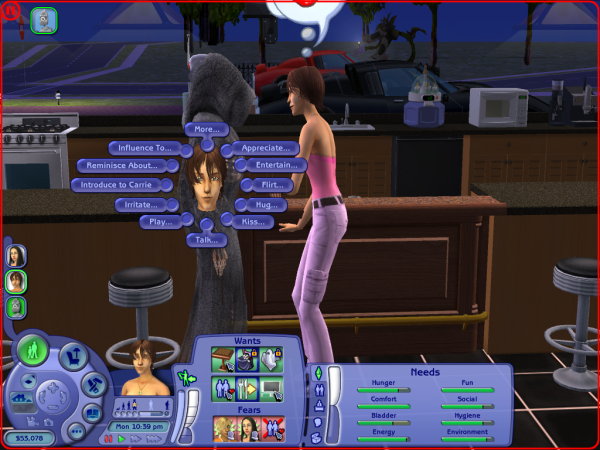Choose Hug... from the pie menu
The image size is (600, 450).
click(264, 205)
